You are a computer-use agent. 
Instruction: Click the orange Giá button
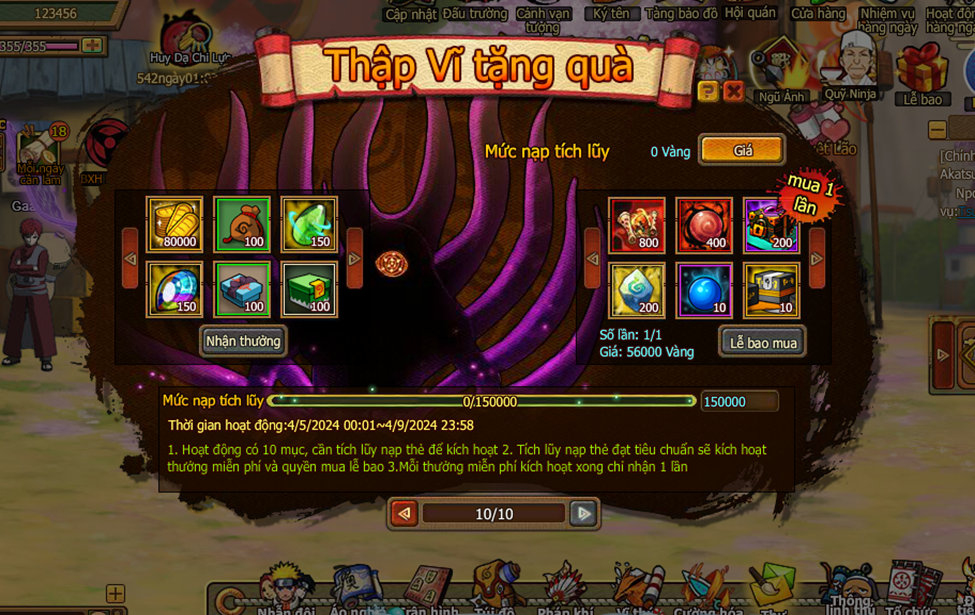(x=742, y=151)
